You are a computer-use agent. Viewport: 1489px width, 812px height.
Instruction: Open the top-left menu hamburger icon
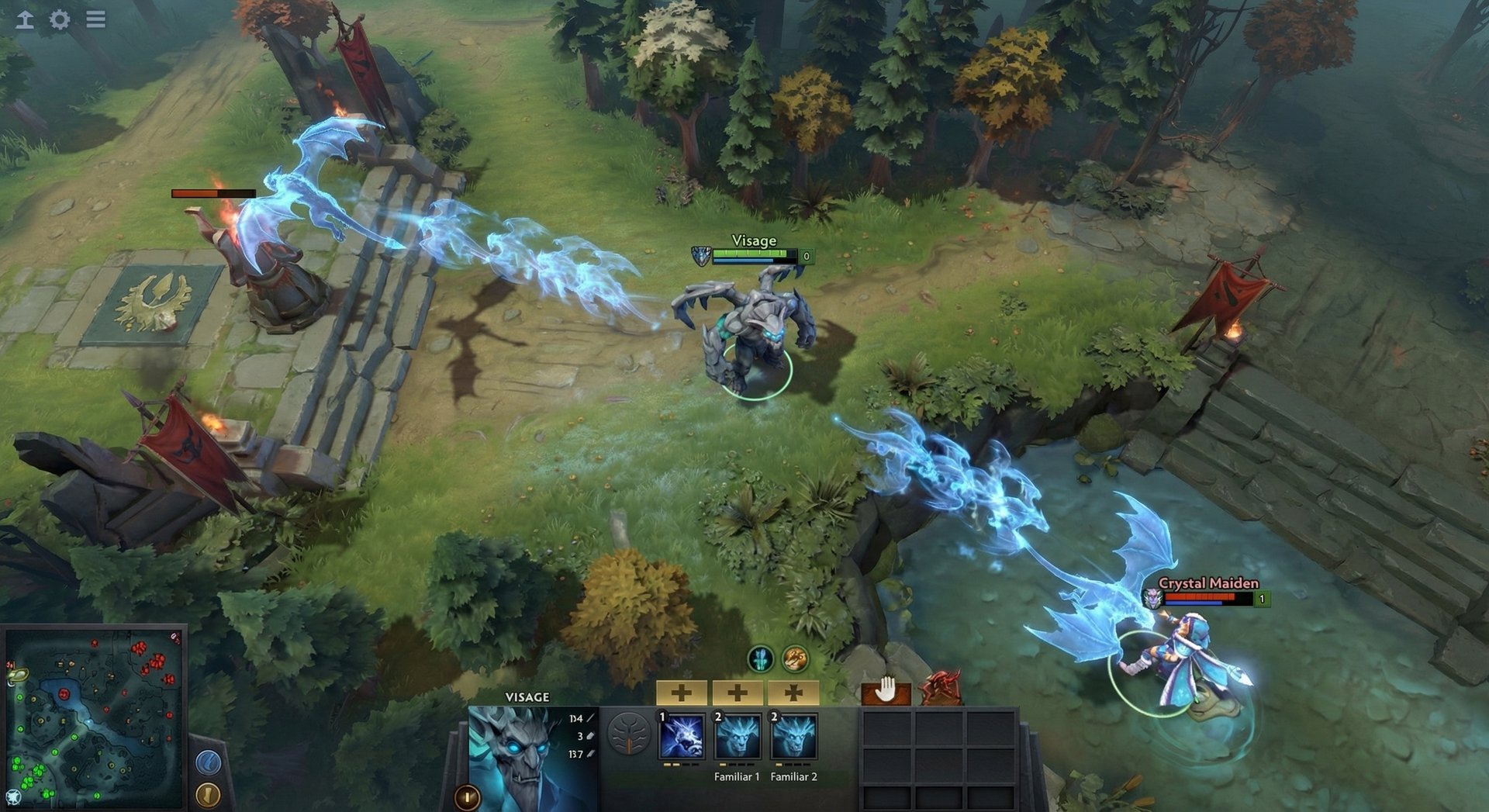(x=95, y=19)
